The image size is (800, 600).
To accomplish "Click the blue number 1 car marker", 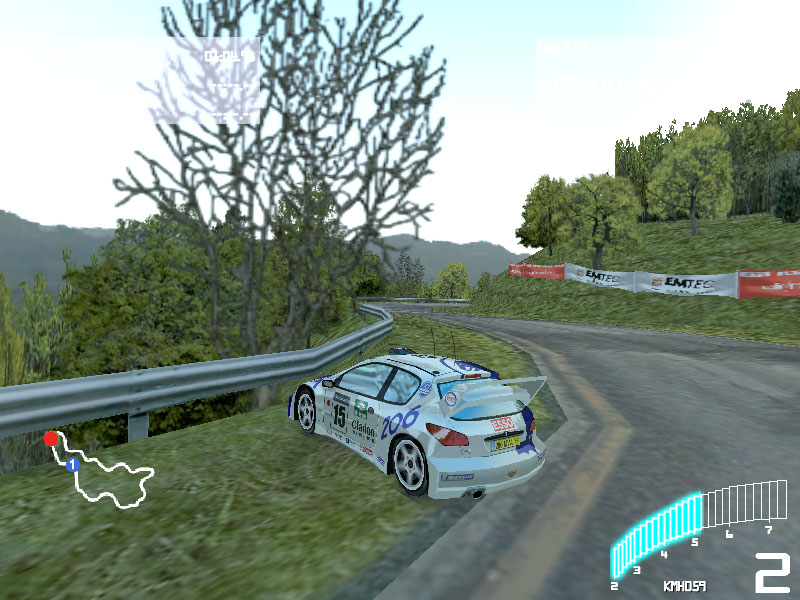I will tap(72, 465).
